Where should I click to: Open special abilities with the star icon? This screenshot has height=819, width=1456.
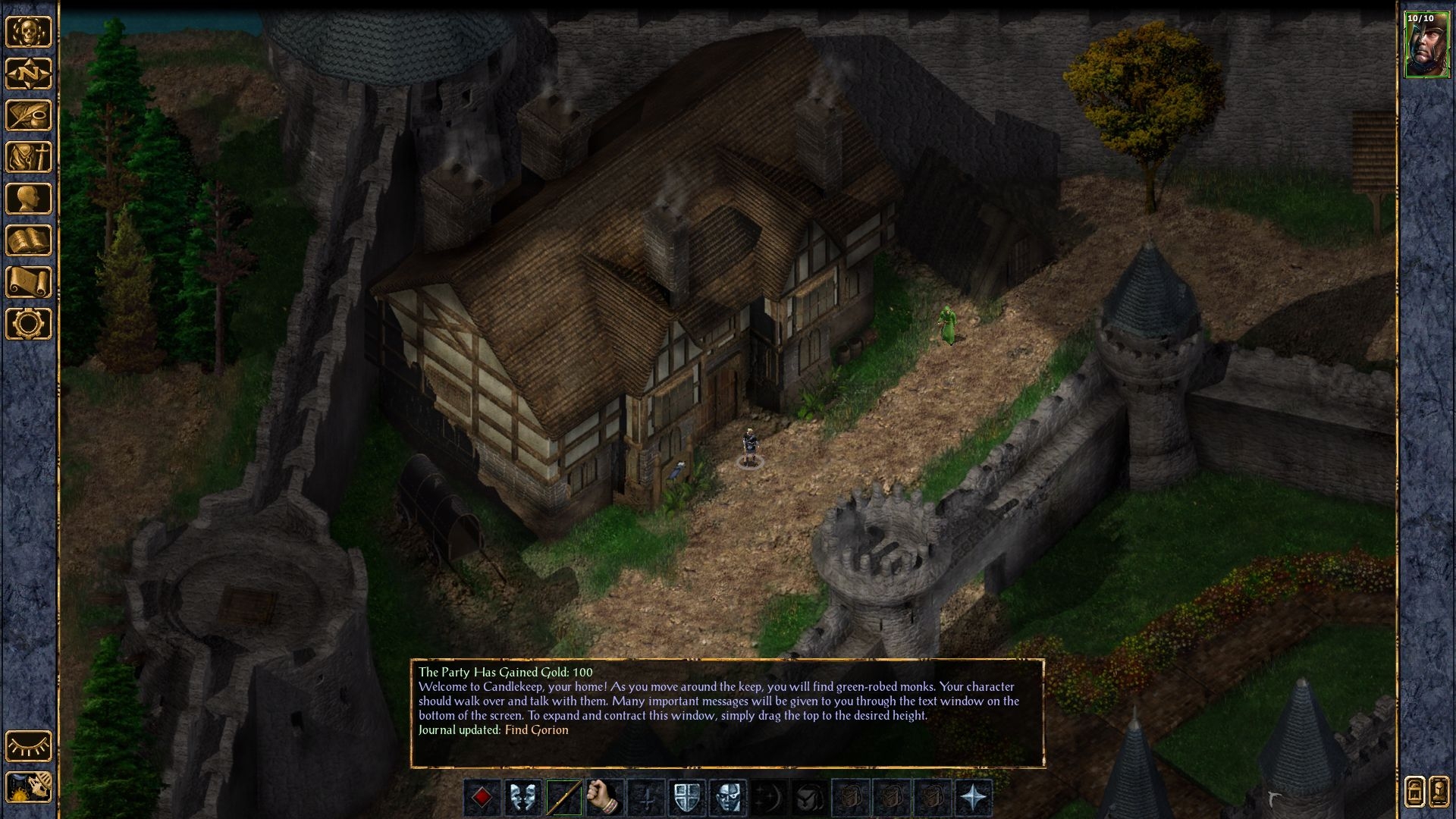coord(974,798)
